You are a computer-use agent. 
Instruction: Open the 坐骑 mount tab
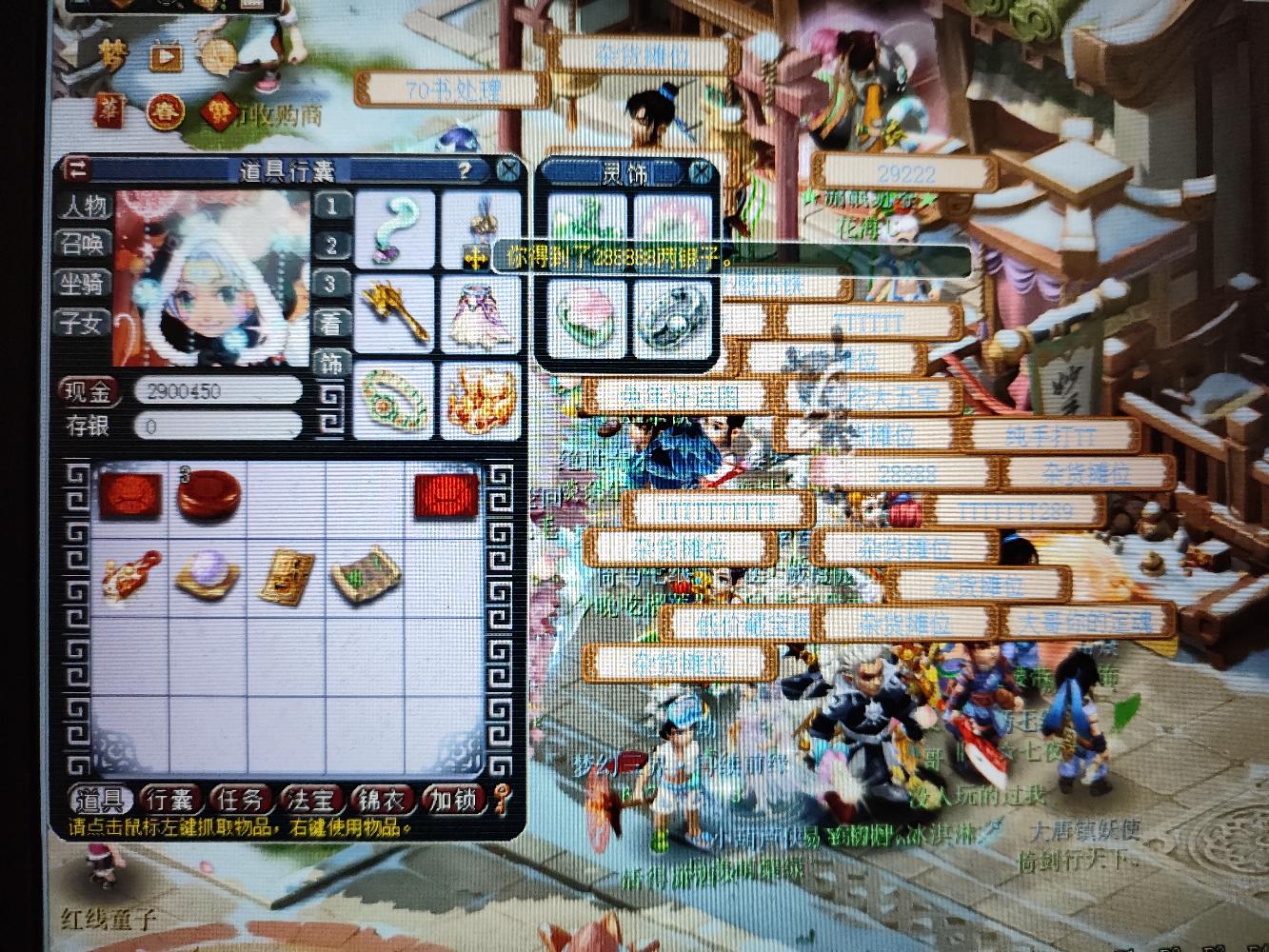pyautogui.click(x=85, y=284)
